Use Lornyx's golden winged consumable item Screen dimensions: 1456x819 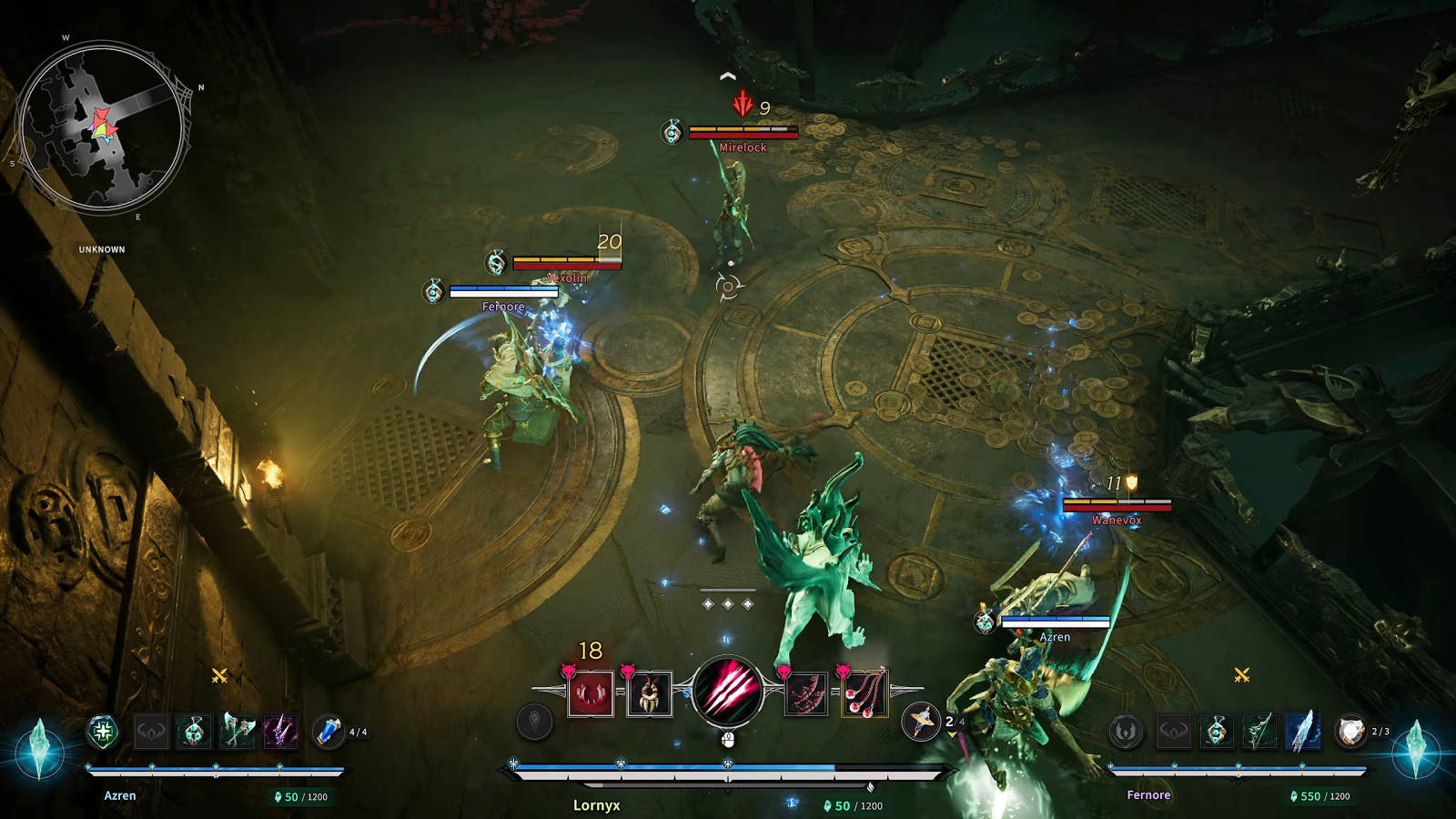[920, 722]
